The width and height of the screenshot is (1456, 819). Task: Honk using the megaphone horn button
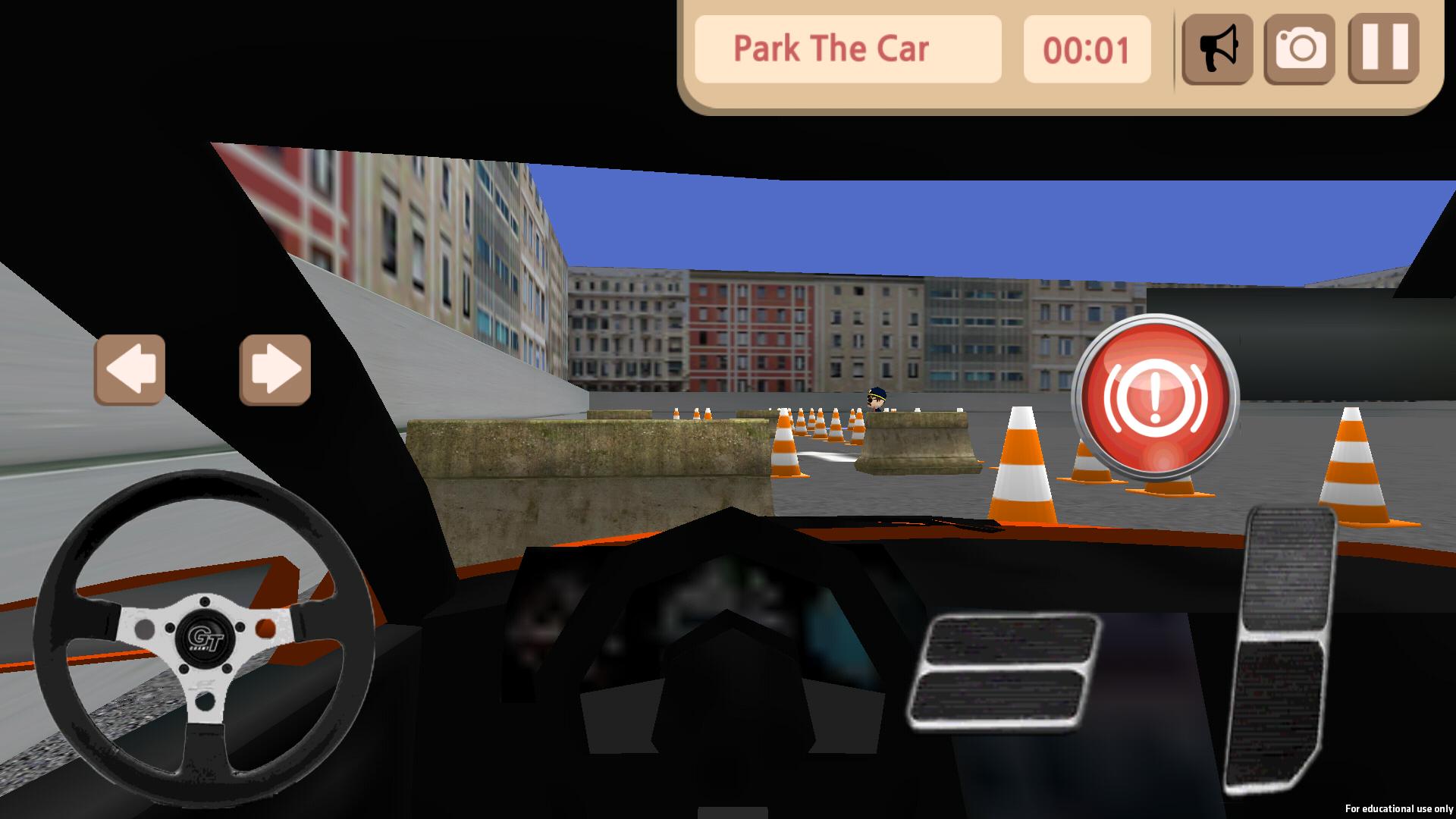click(1217, 49)
